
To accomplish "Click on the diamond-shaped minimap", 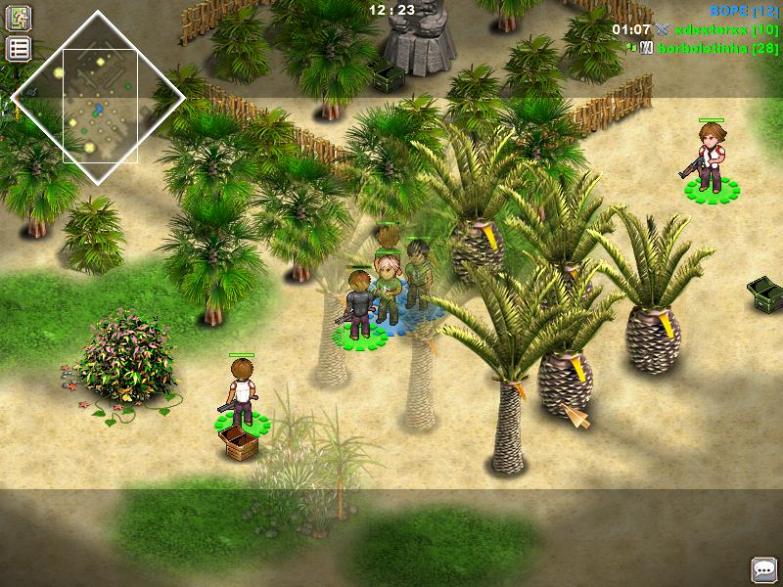I will click(99, 98).
